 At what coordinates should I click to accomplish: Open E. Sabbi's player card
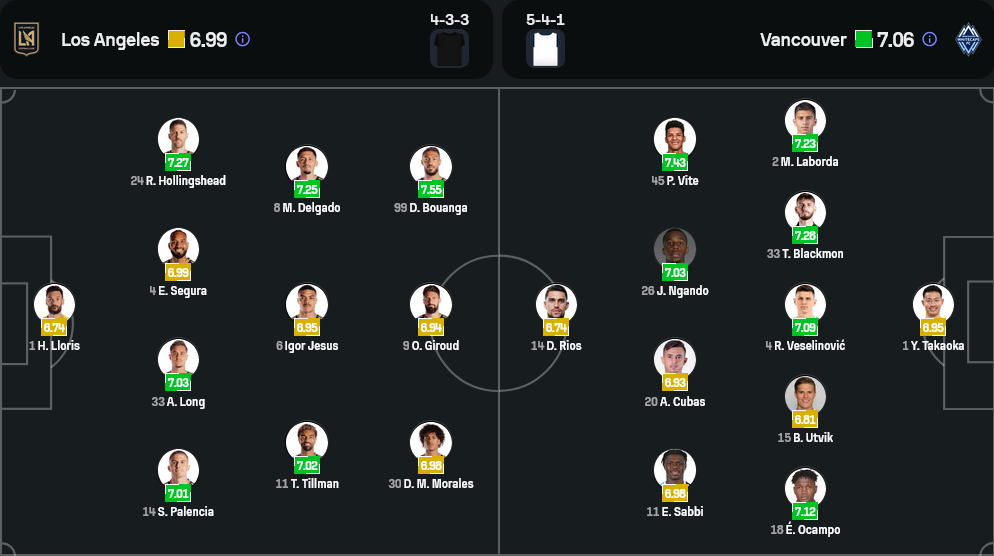(675, 471)
